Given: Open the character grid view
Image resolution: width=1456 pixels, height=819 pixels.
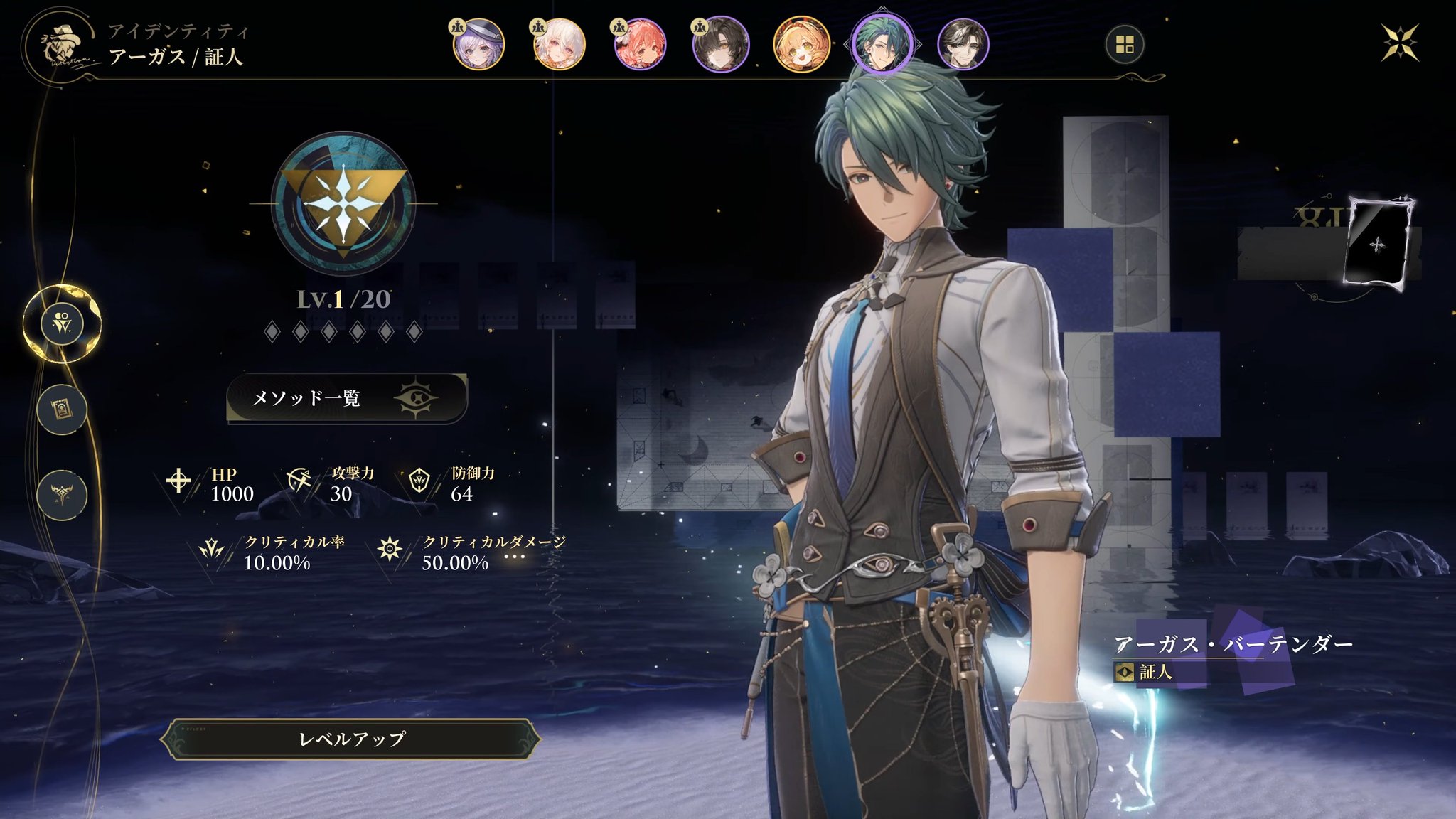Looking at the screenshot, I should coord(1125,45).
